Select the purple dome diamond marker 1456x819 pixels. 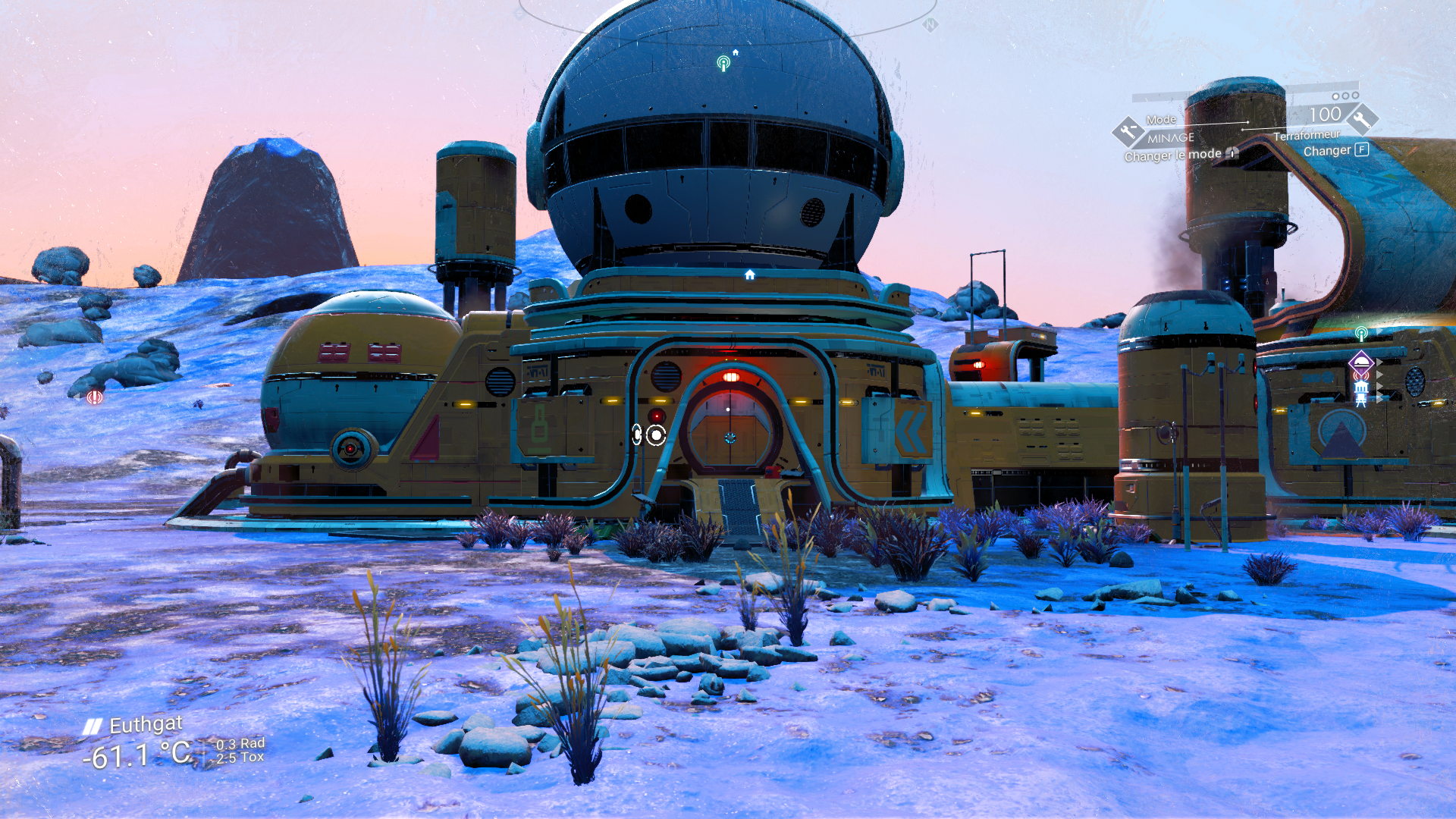[1361, 362]
